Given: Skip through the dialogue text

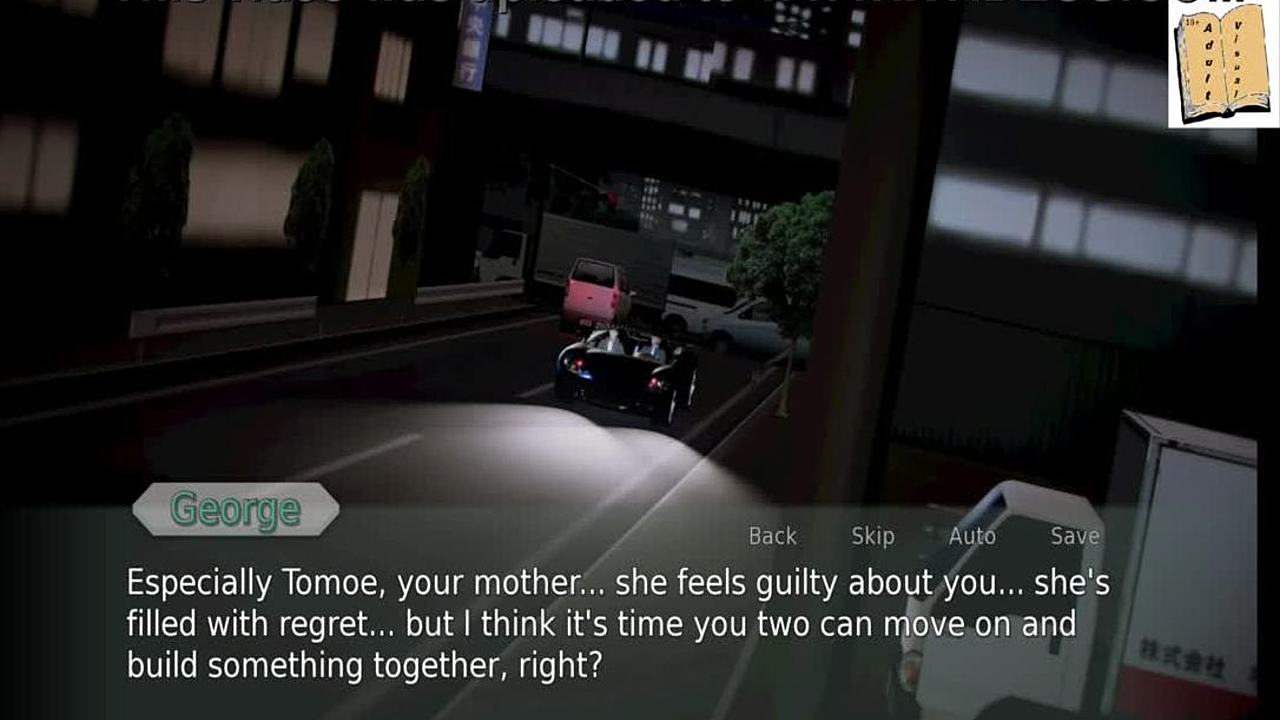Looking at the screenshot, I should 872,536.
